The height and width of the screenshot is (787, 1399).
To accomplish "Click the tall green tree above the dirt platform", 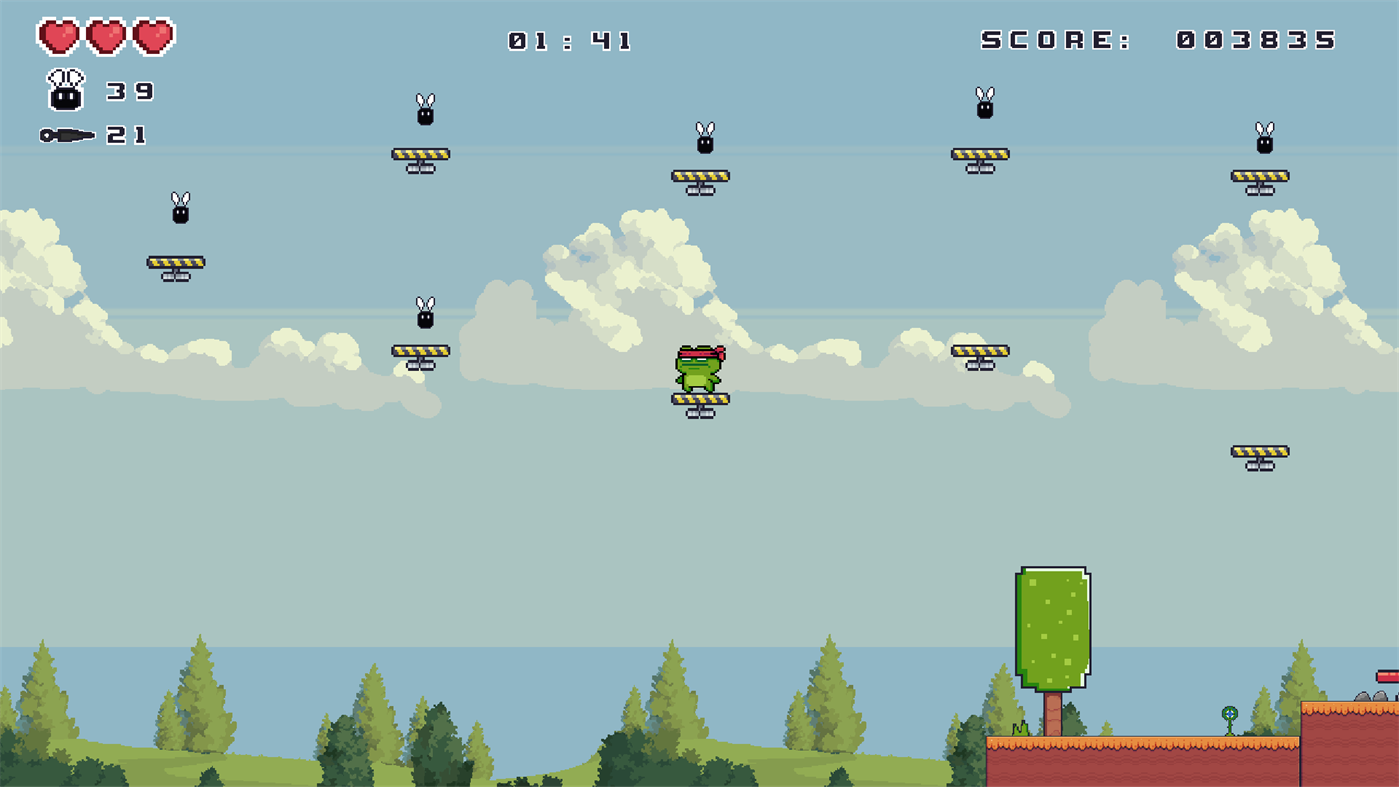I will point(1053,630).
